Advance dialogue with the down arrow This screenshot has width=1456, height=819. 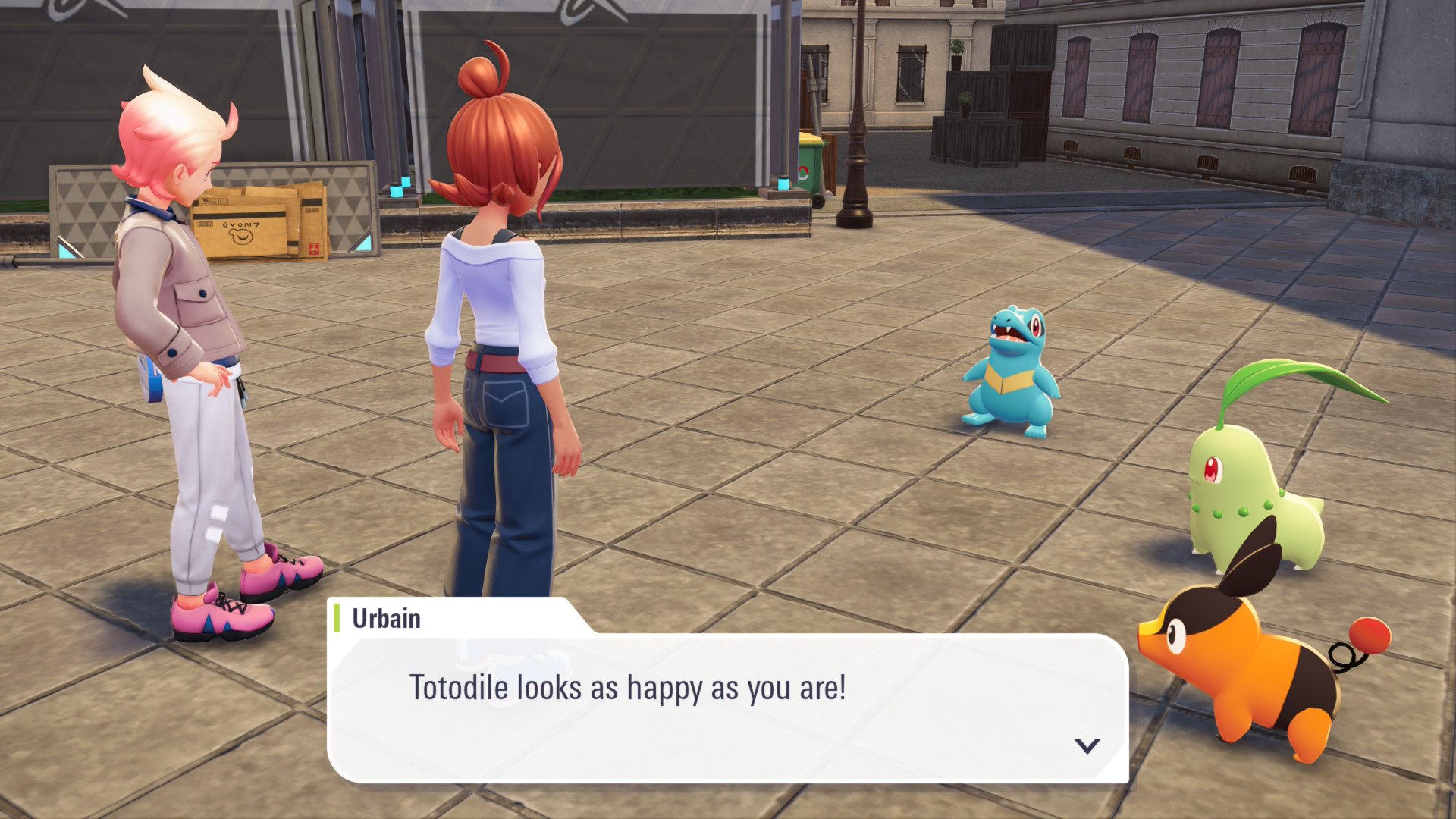(x=1087, y=745)
